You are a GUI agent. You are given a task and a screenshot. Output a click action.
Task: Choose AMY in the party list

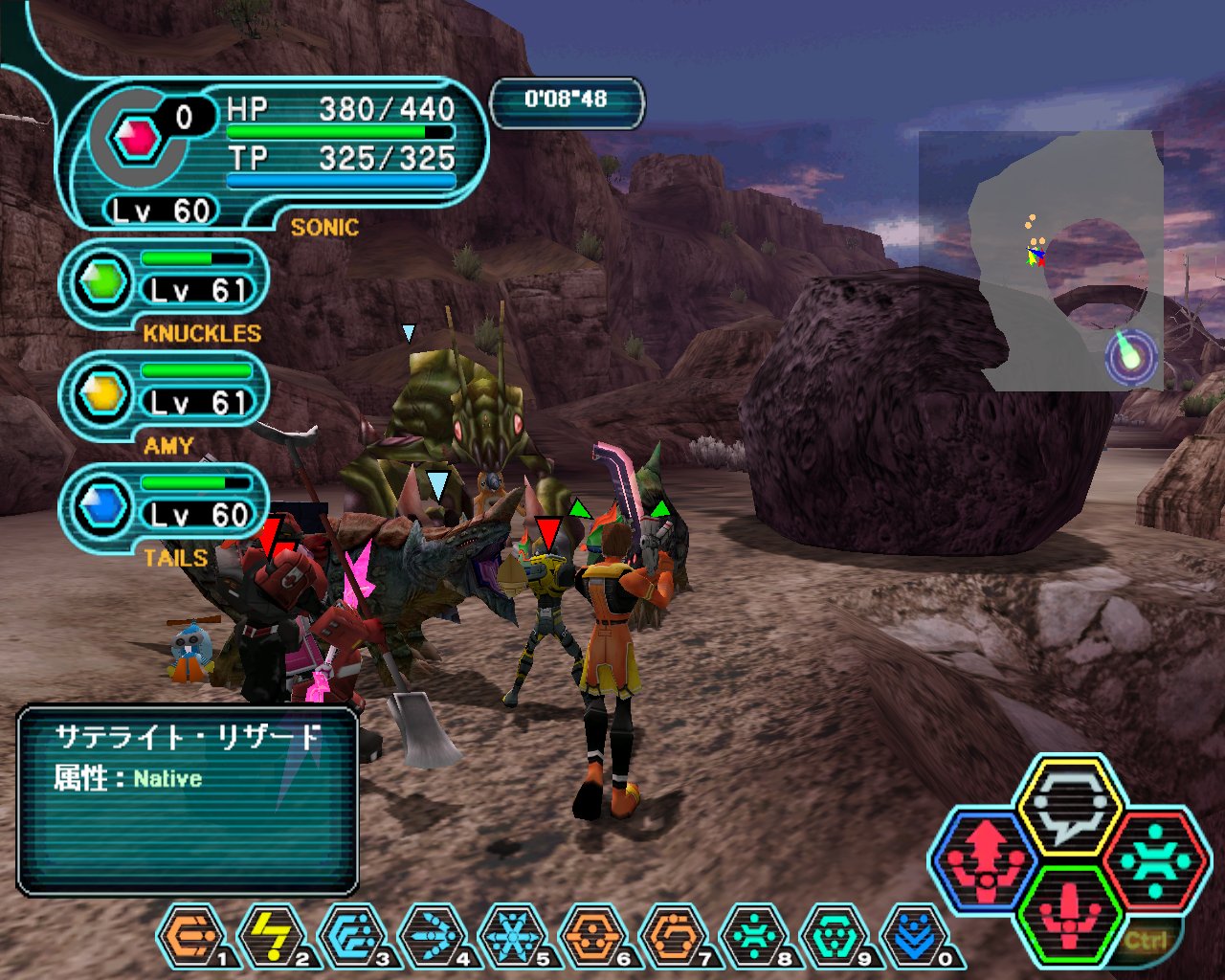click(x=165, y=395)
